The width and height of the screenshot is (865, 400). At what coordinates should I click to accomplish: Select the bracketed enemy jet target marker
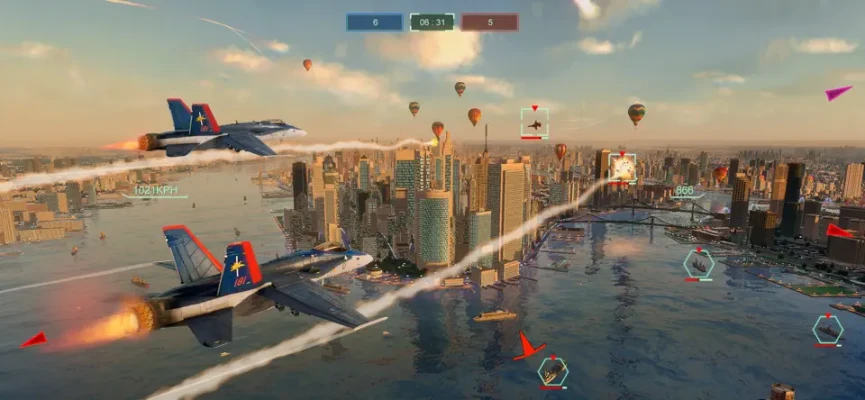(x=534, y=124)
